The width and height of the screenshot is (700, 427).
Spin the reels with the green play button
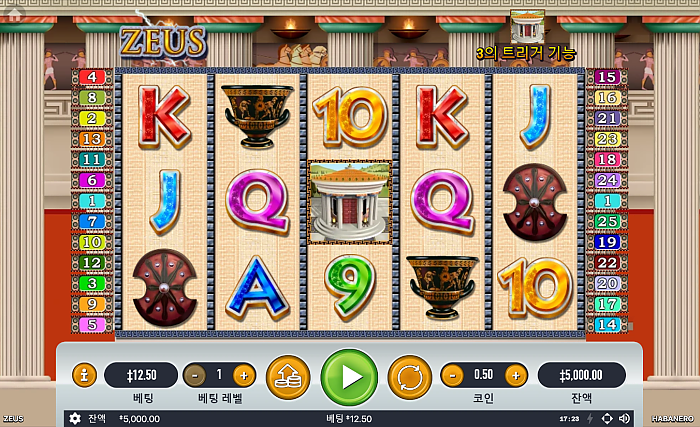click(349, 377)
